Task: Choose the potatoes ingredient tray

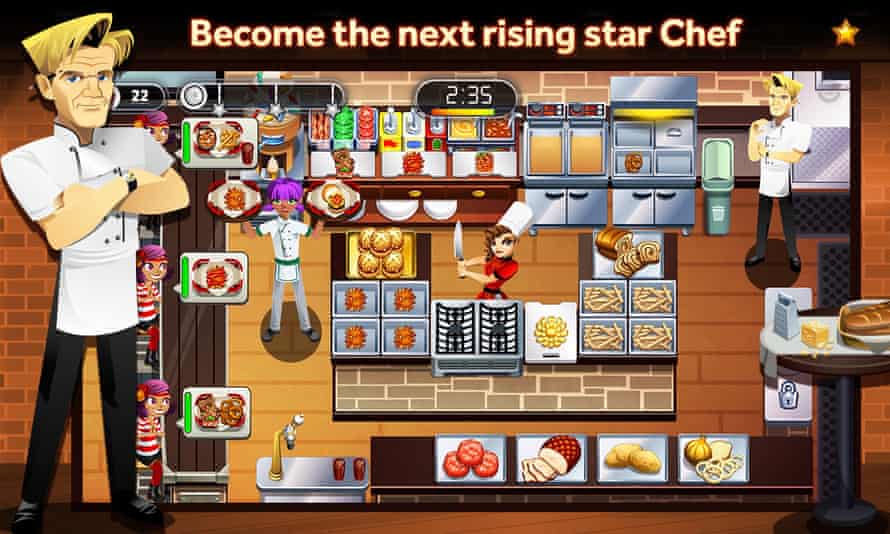Action: pos(631,458)
